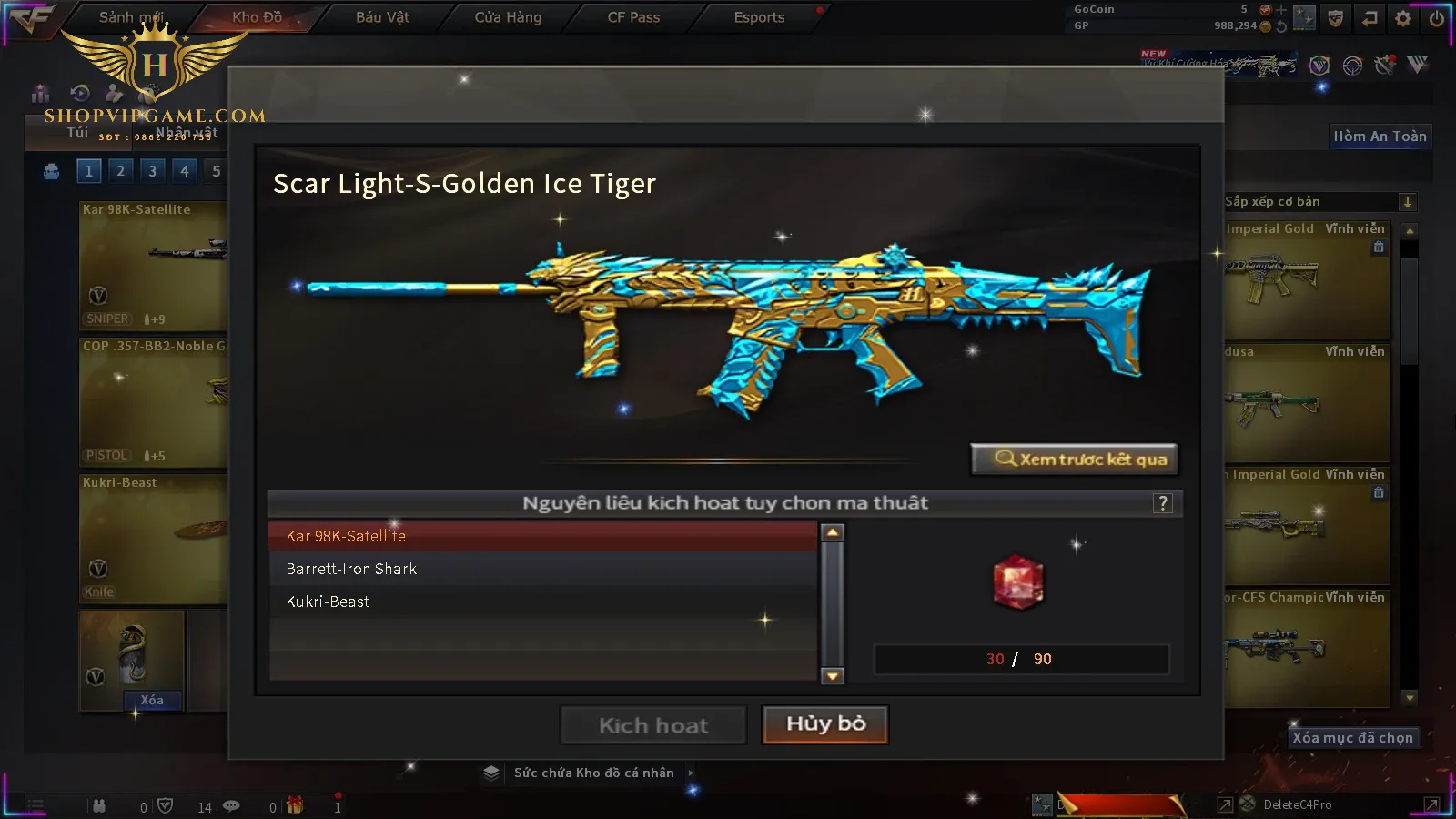The height and width of the screenshot is (819, 1456).
Task: Click the material list scroll-up arrow
Action: tap(832, 532)
